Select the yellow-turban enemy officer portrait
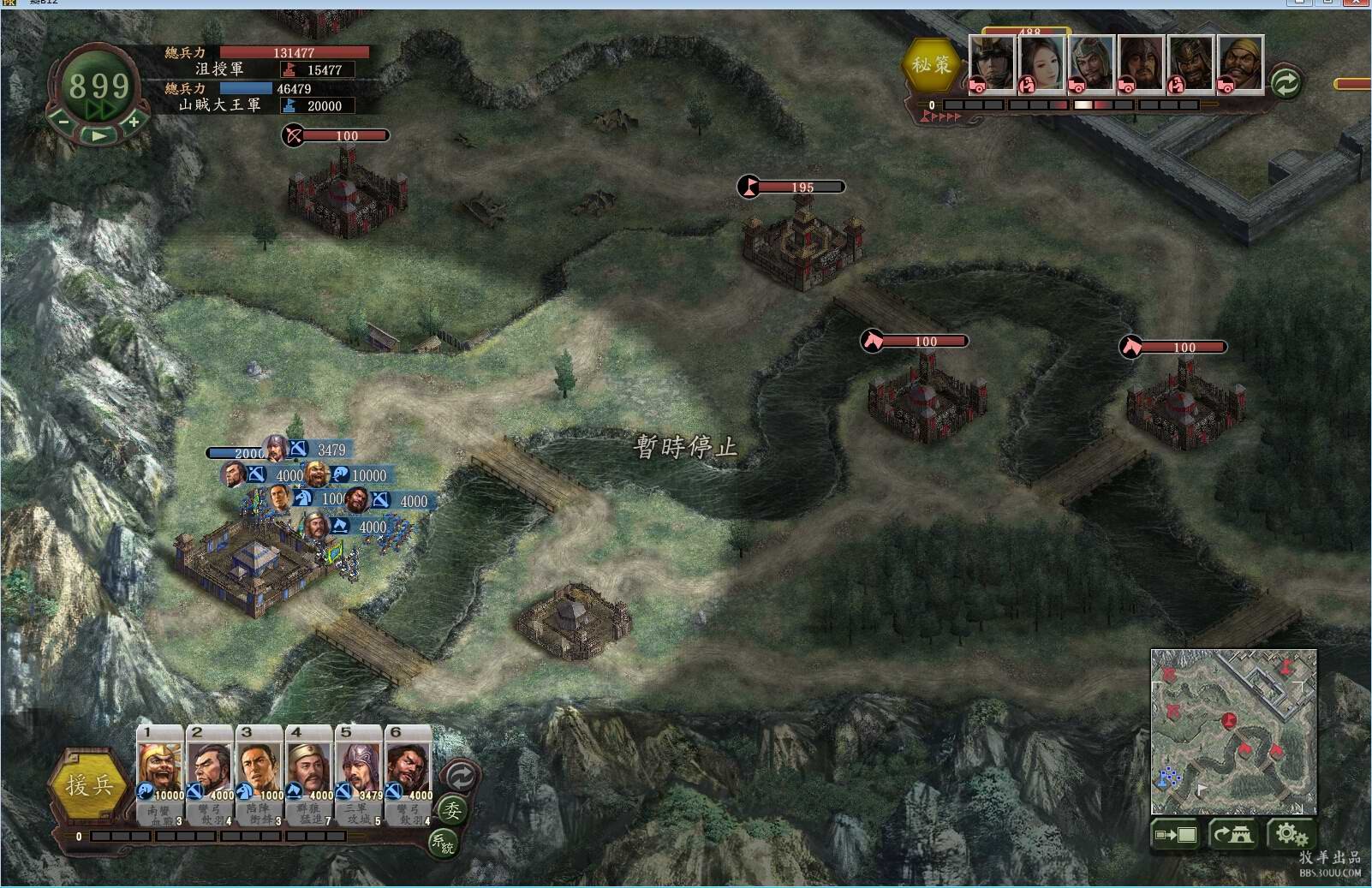Screen dimensions: 1372x888 click(x=1240, y=63)
